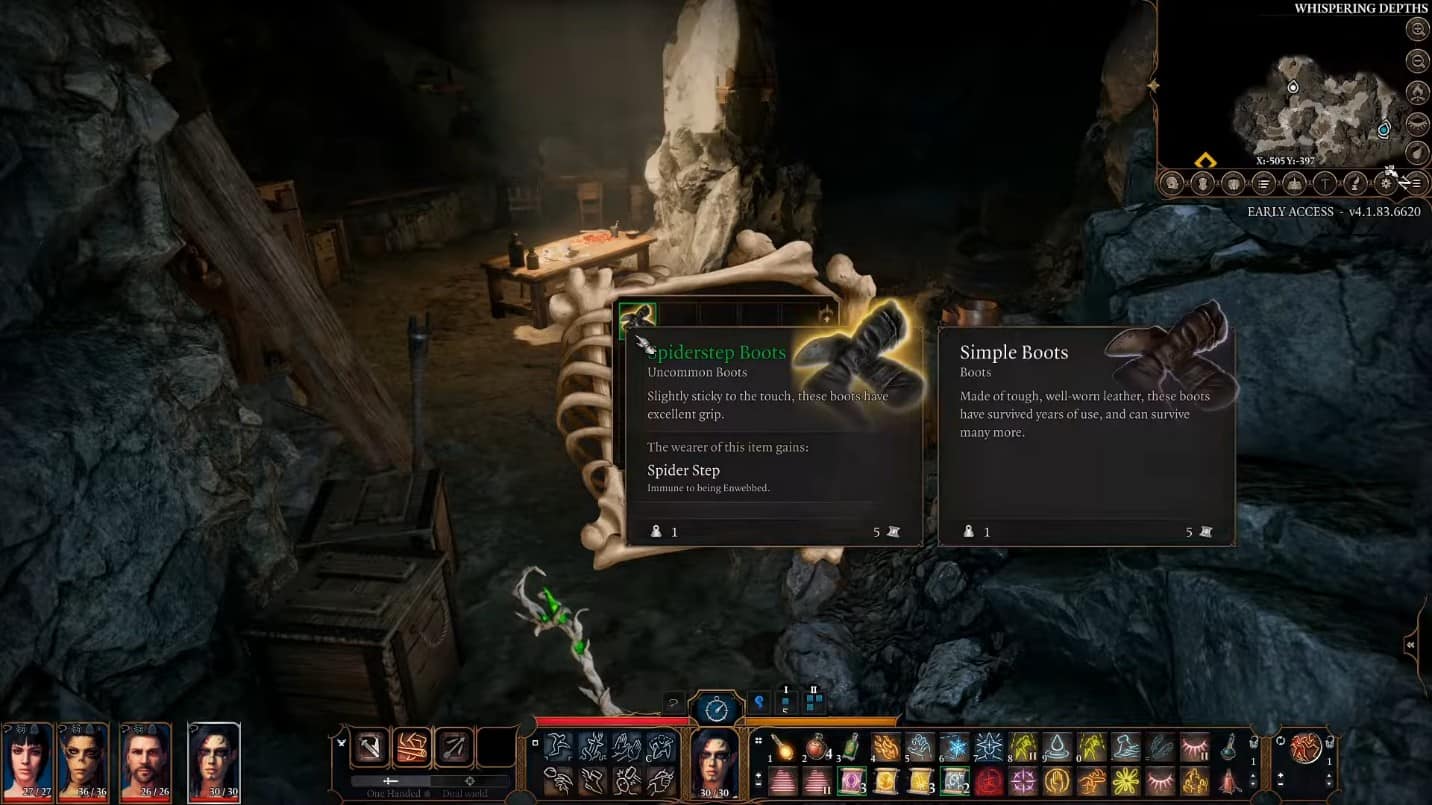This screenshot has width=1432, height=805.
Task: Choose the crossed-axe melee weapon slot
Action: (368, 747)
